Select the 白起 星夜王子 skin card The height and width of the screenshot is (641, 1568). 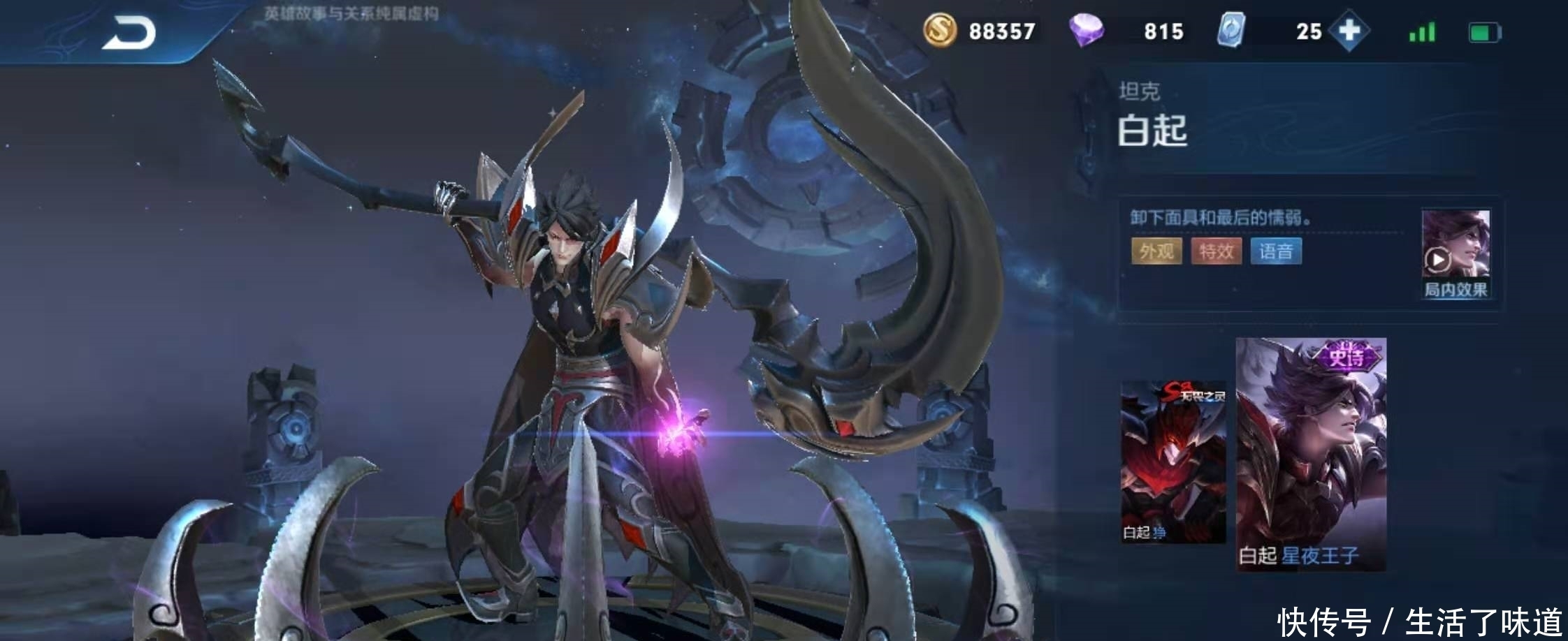[x=1311, y=454]
